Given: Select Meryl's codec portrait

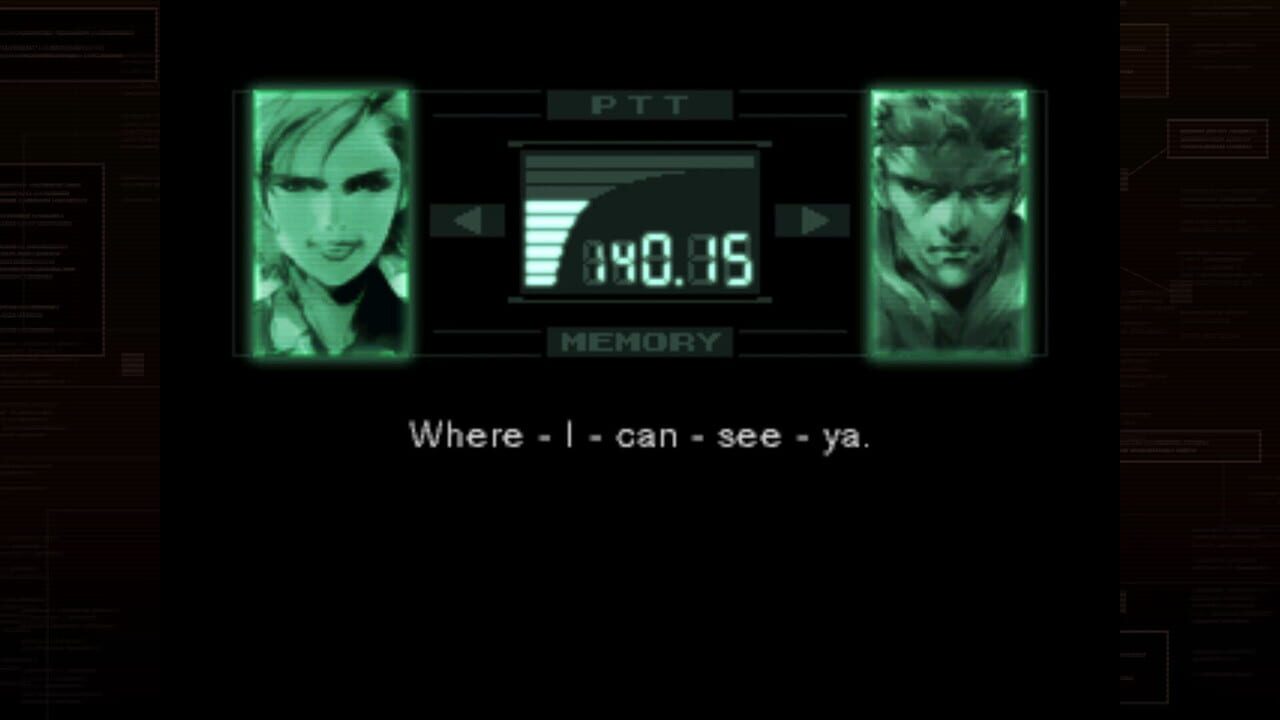Looking at the screenshot, I should tap(330, 220).
